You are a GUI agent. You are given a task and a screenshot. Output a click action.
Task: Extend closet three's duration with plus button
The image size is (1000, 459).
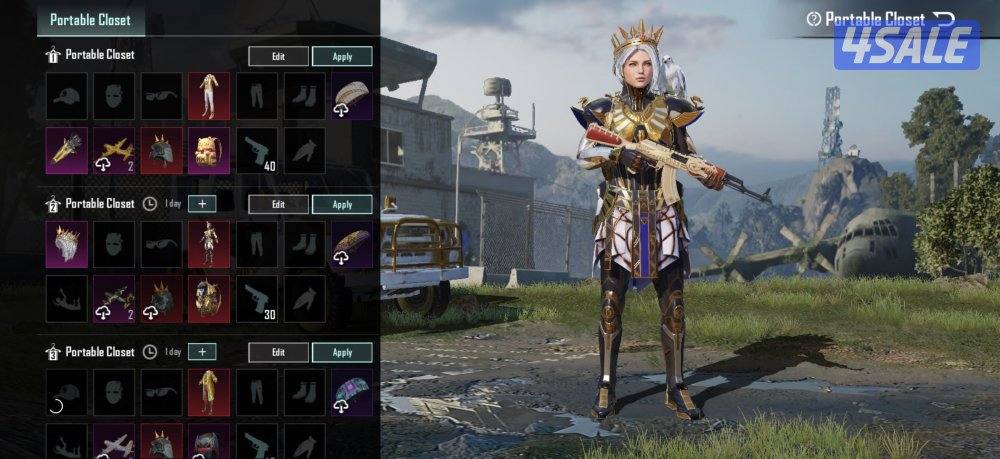pos(202,352)
